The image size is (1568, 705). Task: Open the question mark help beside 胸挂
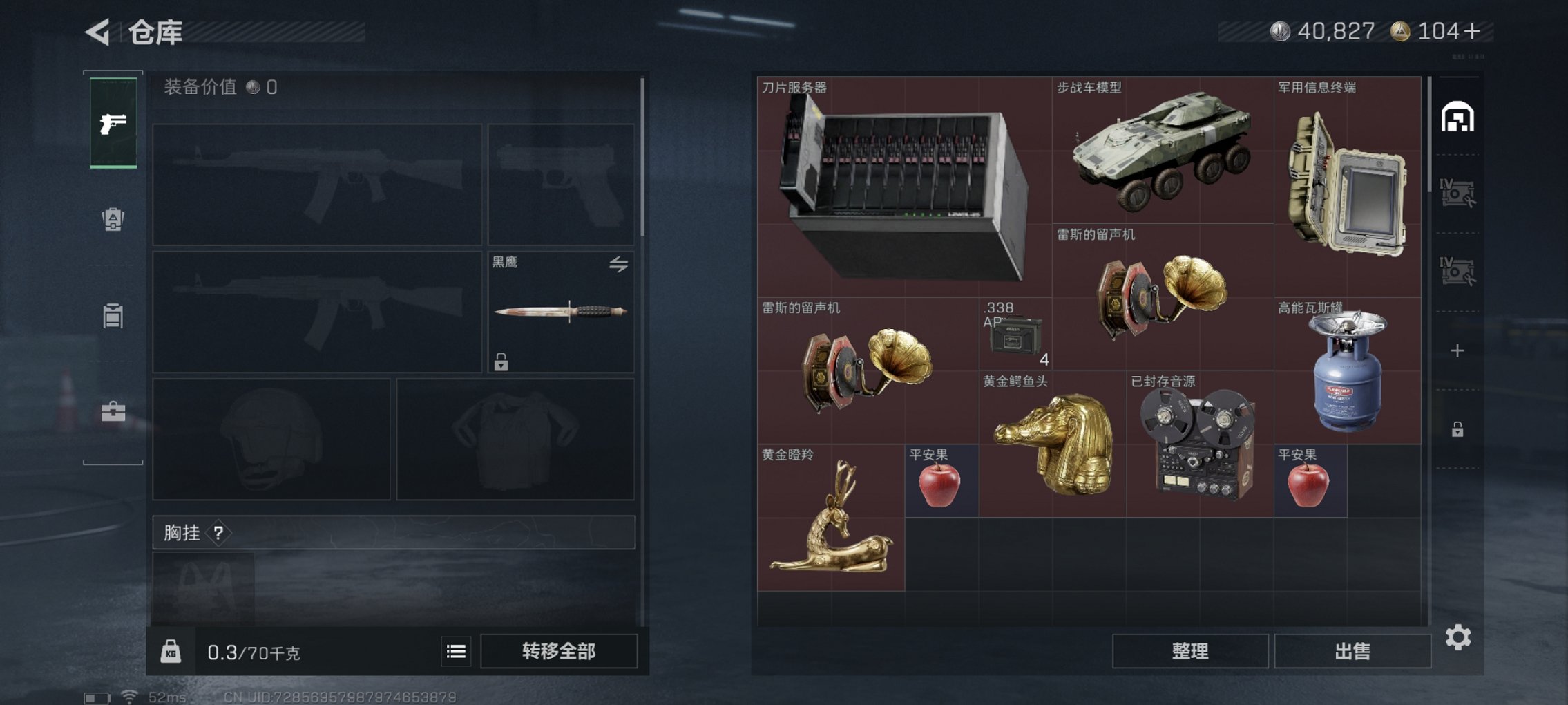[x=218, y=533]
